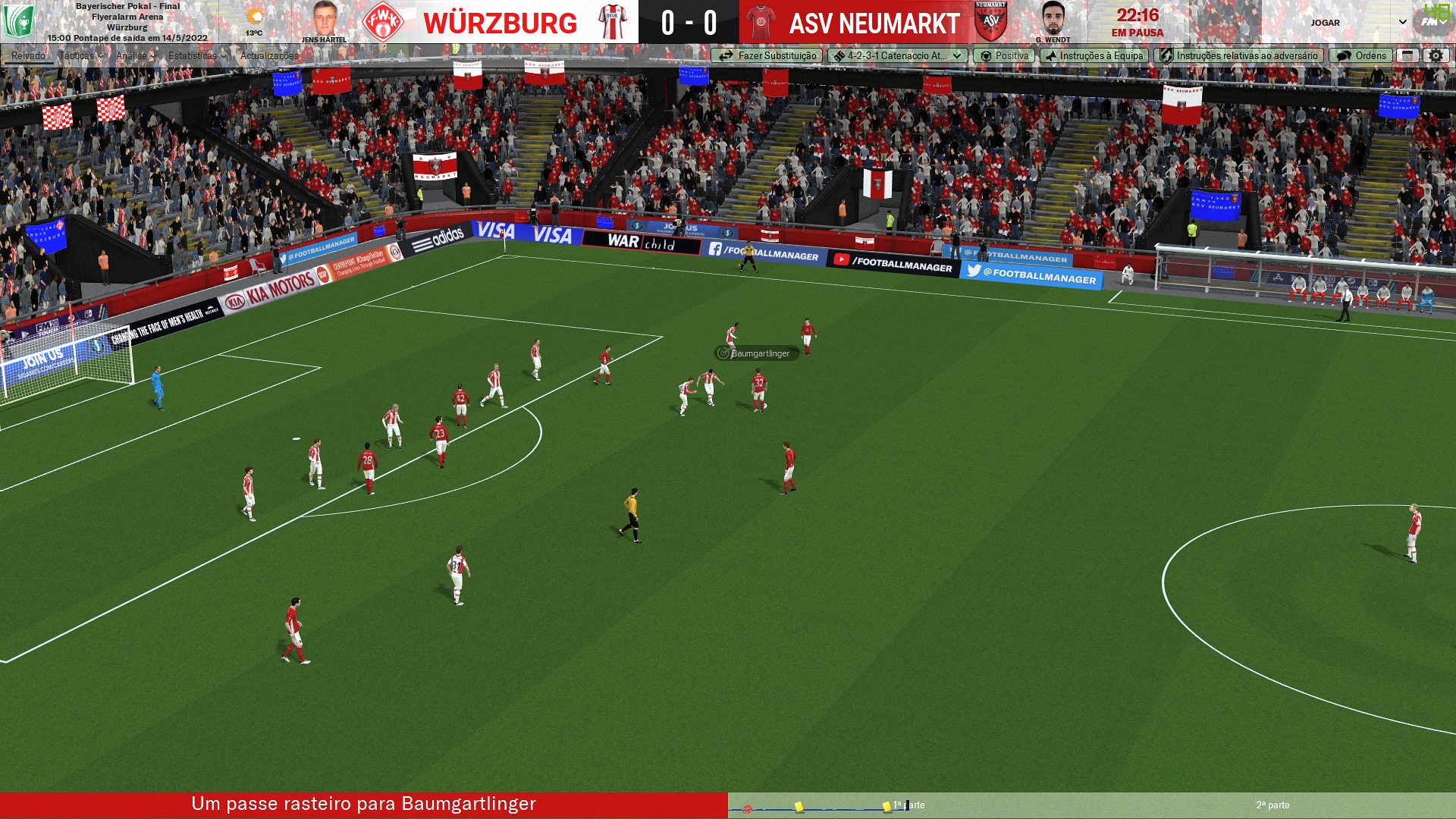The width and height of the screenshot is (1456, 819).
Task: Open the Fazer Substituição button
Action: [x=767, y=55]
